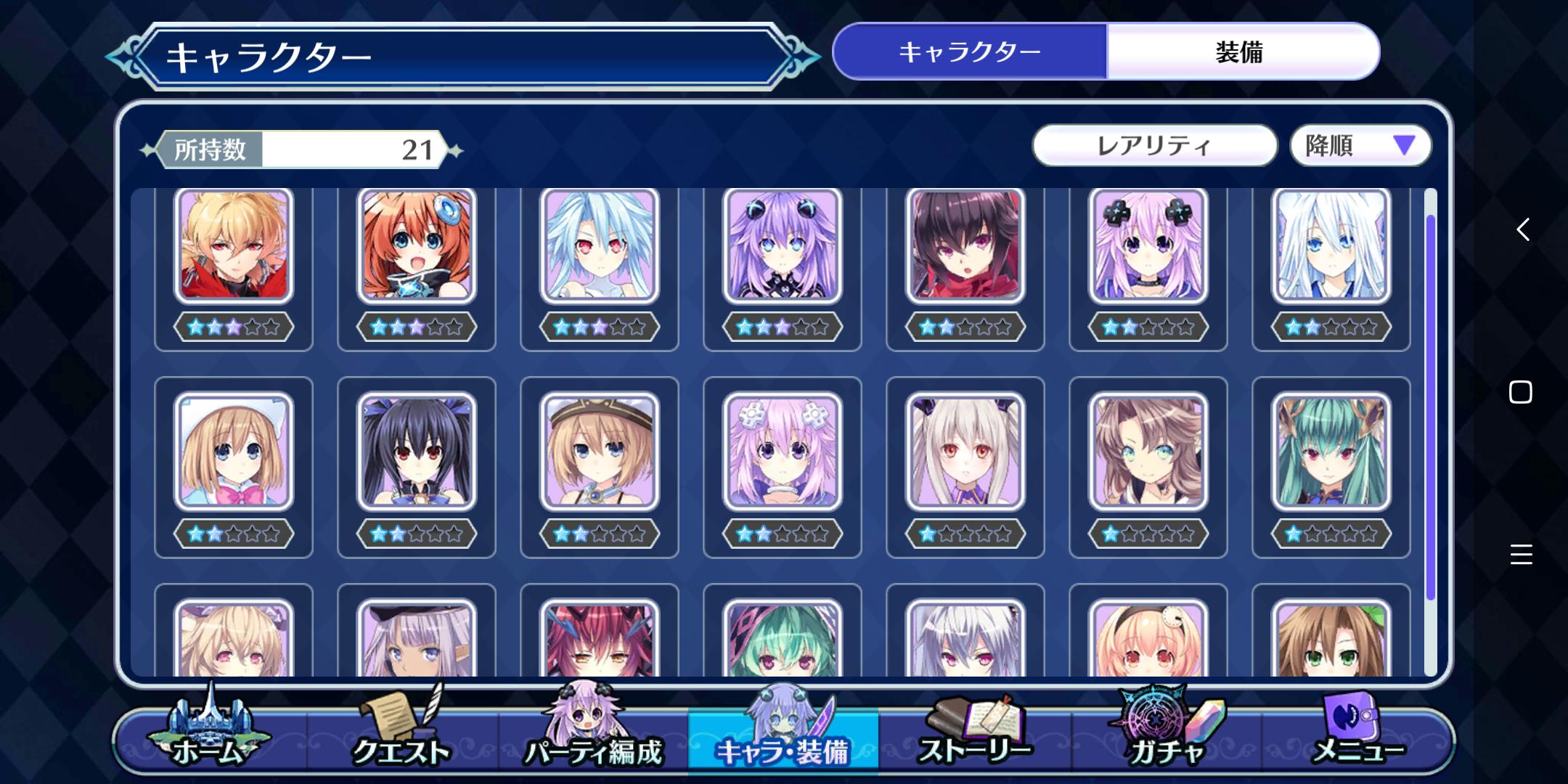This screenshot has height=784, width=1568.
Task: Choose the orange-haired character with blue hairclip
Action: click(x=417, y=245)
